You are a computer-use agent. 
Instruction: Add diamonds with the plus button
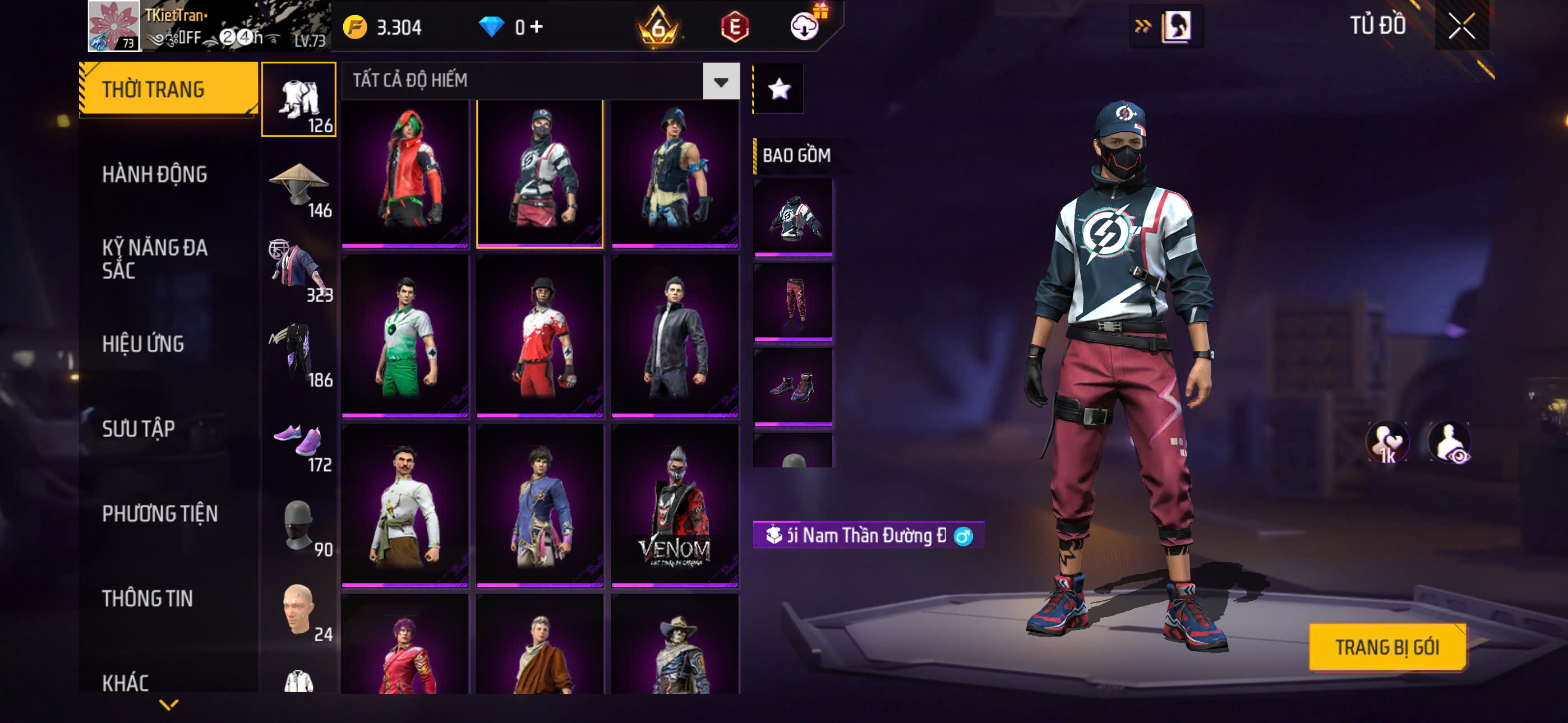click(x=536, y=26)
